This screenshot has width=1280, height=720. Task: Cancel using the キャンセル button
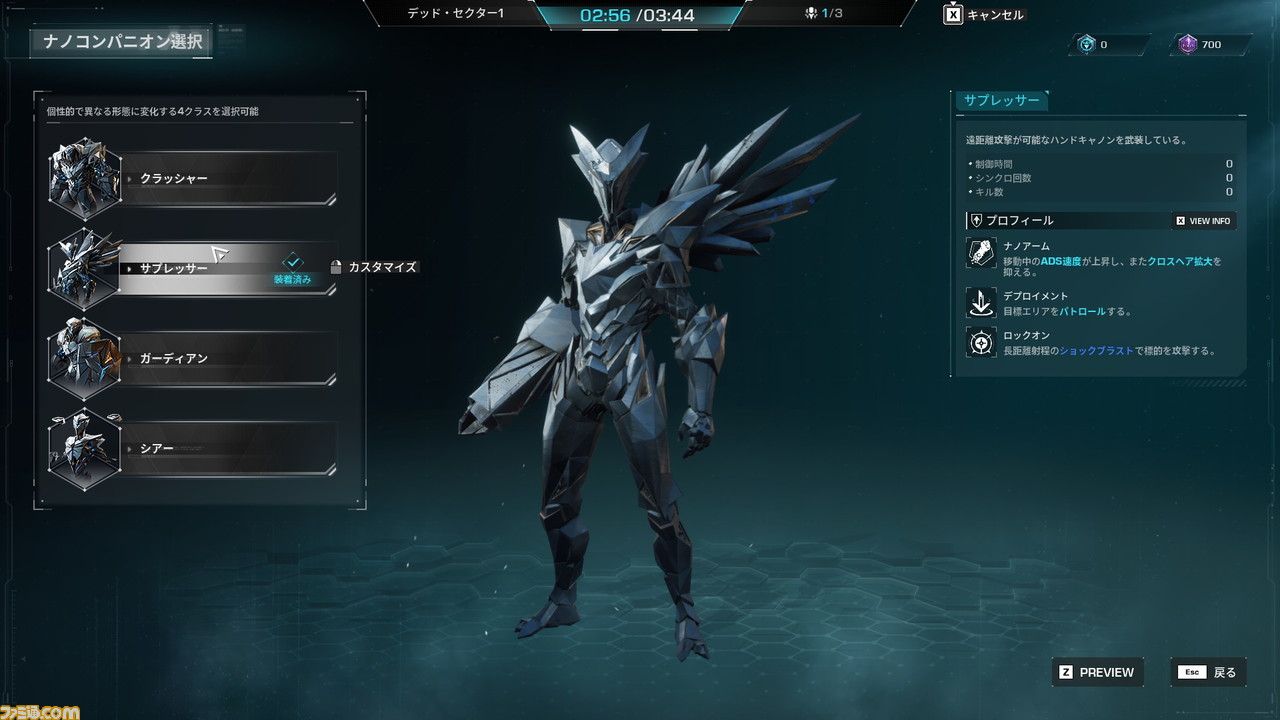985,15
